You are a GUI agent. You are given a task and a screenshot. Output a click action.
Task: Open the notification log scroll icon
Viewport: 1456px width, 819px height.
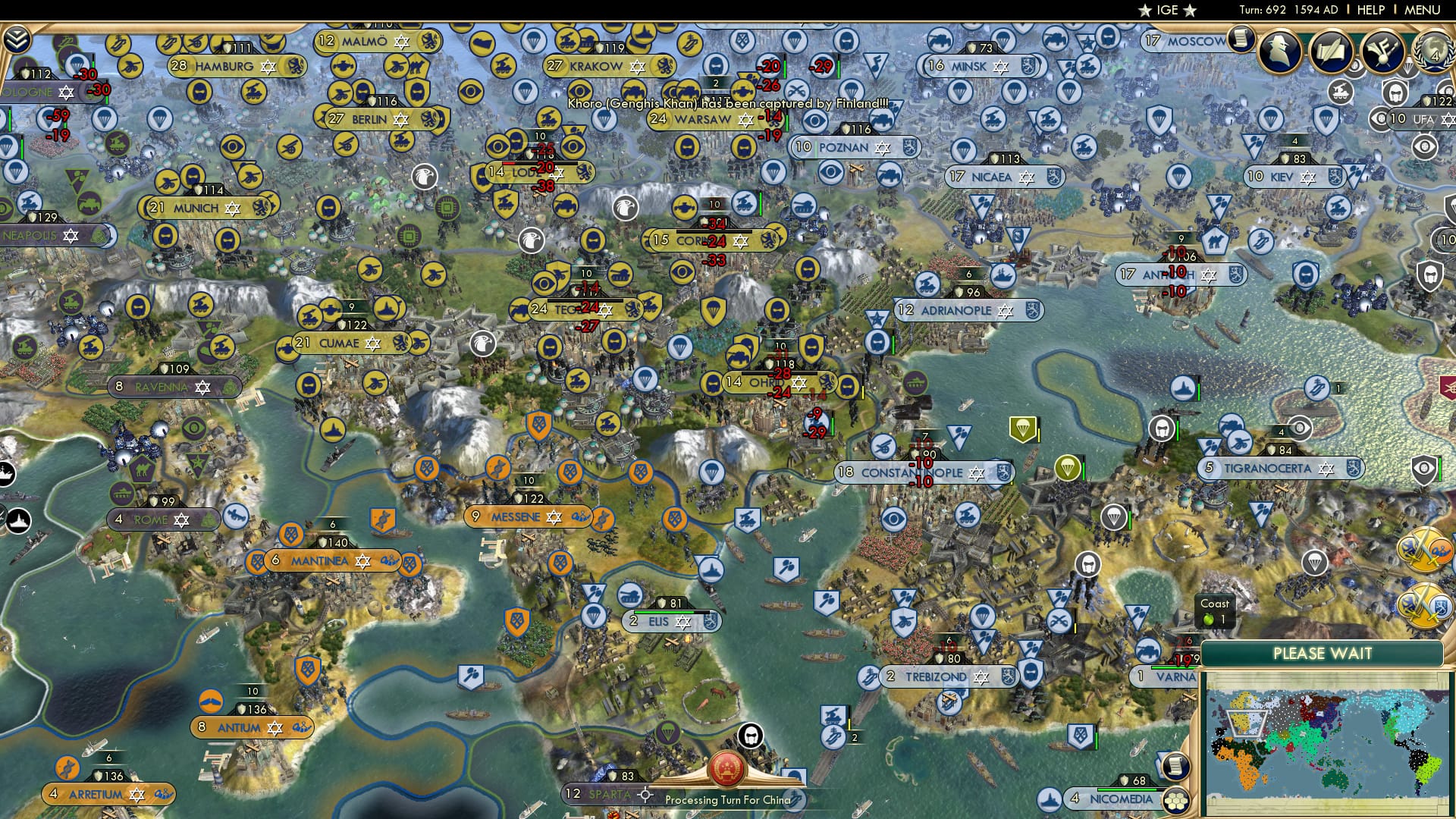click(x=1241, y=39)
